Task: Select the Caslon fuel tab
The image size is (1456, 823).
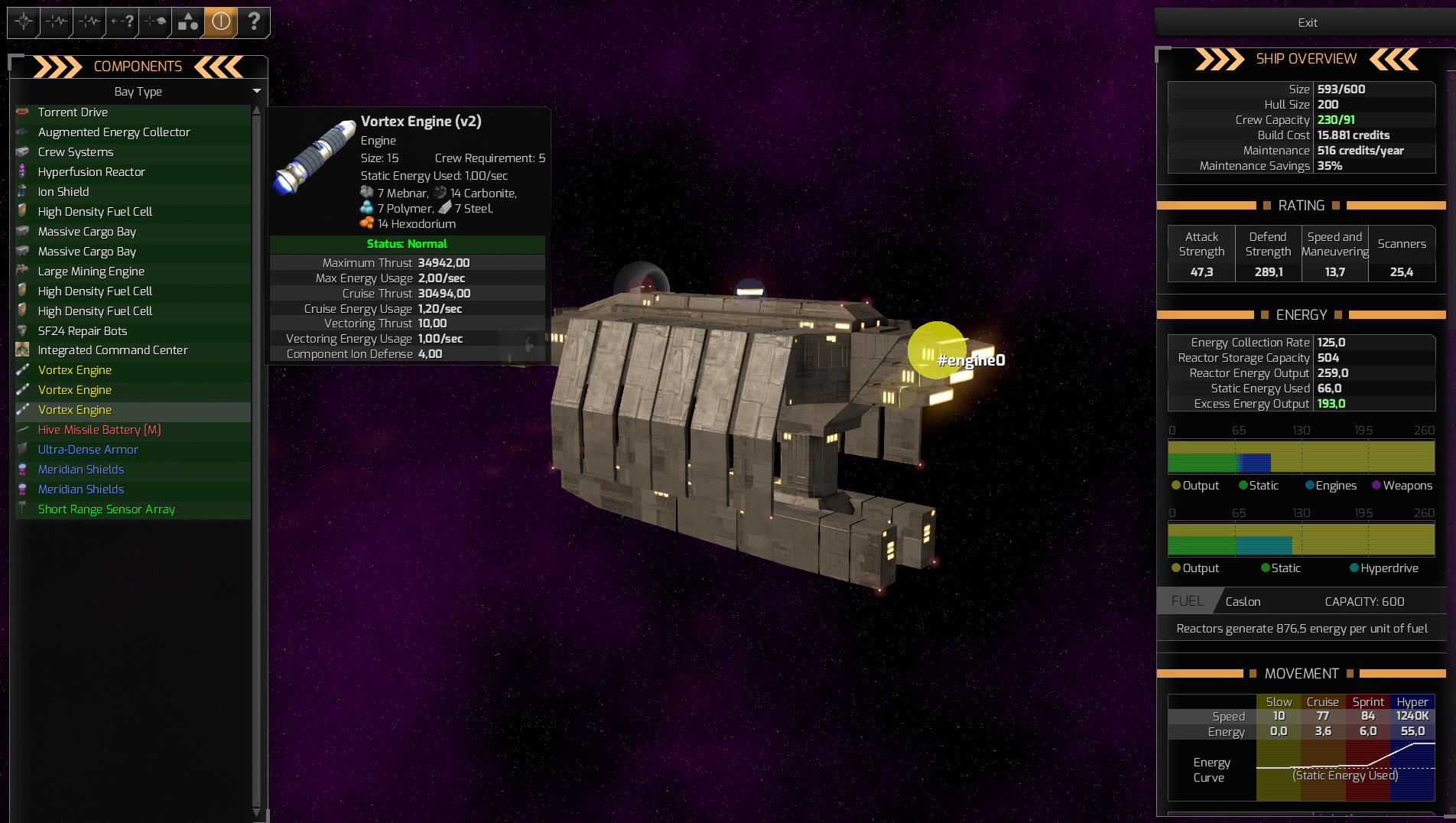Action: point(1243,601)
